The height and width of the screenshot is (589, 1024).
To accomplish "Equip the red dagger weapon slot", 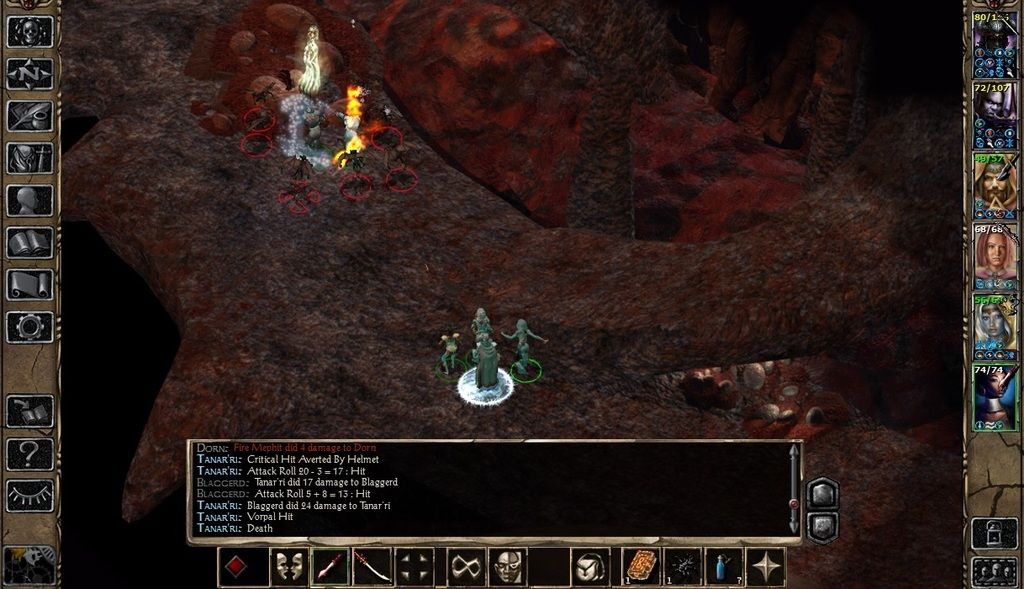I will pos(330,567).
